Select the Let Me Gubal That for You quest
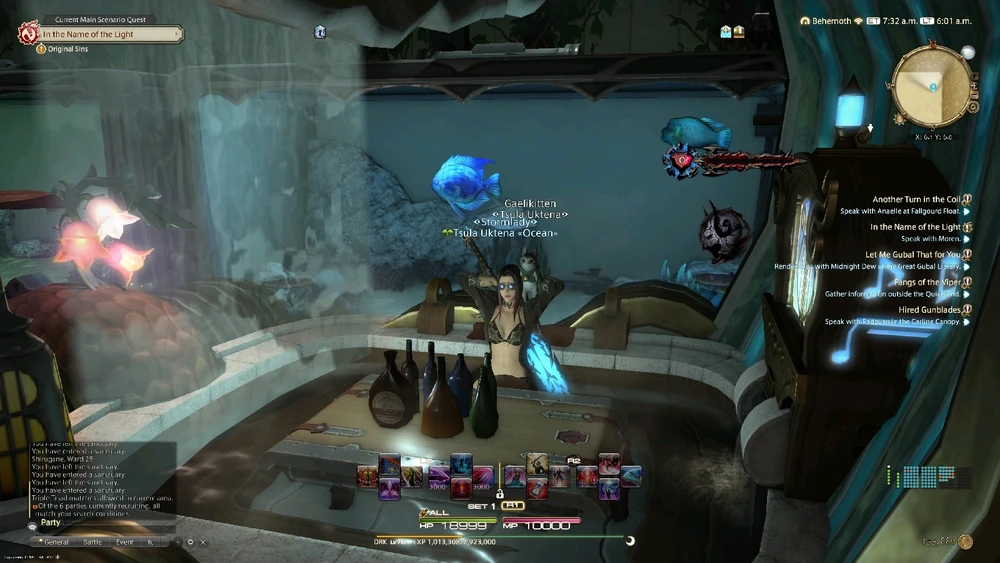This screenshot has width=1000, height=563. tap(912, 255)
